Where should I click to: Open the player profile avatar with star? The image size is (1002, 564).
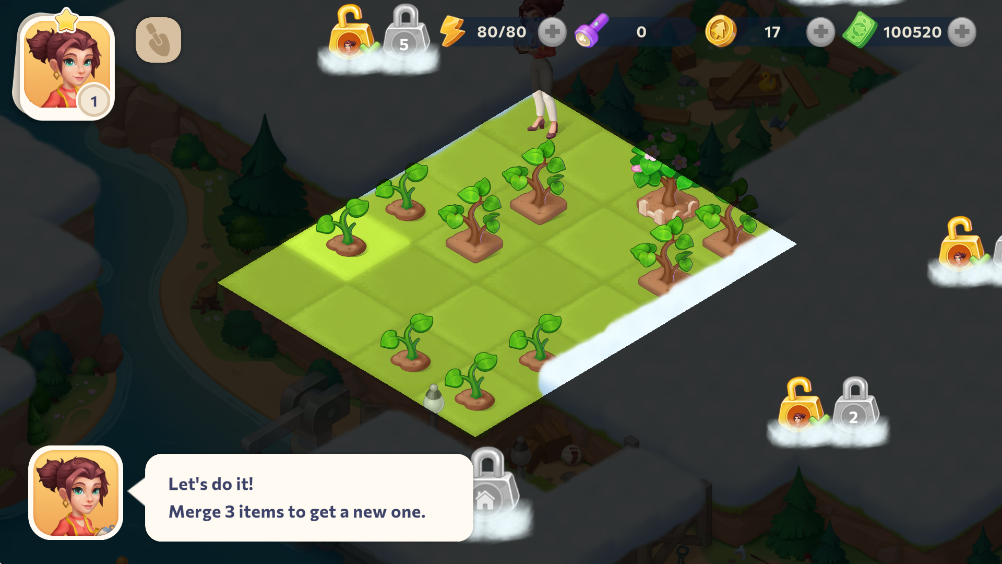[66, 68]
